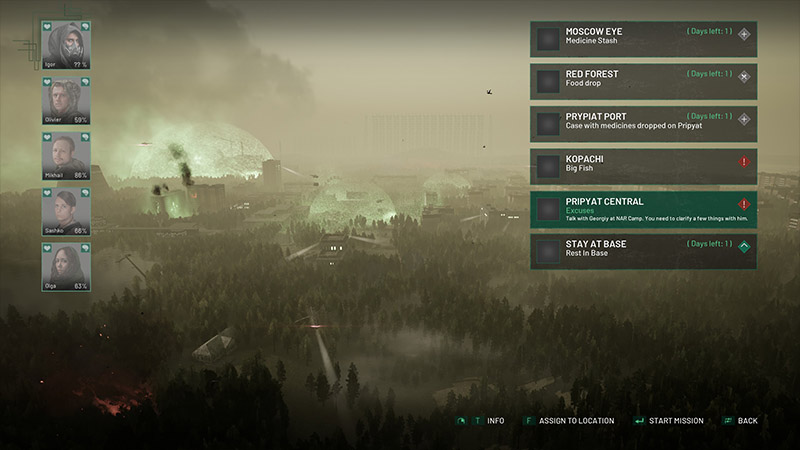Select Igor's character portrait
This screenshot has height=450, width=800.
[65, 46]
